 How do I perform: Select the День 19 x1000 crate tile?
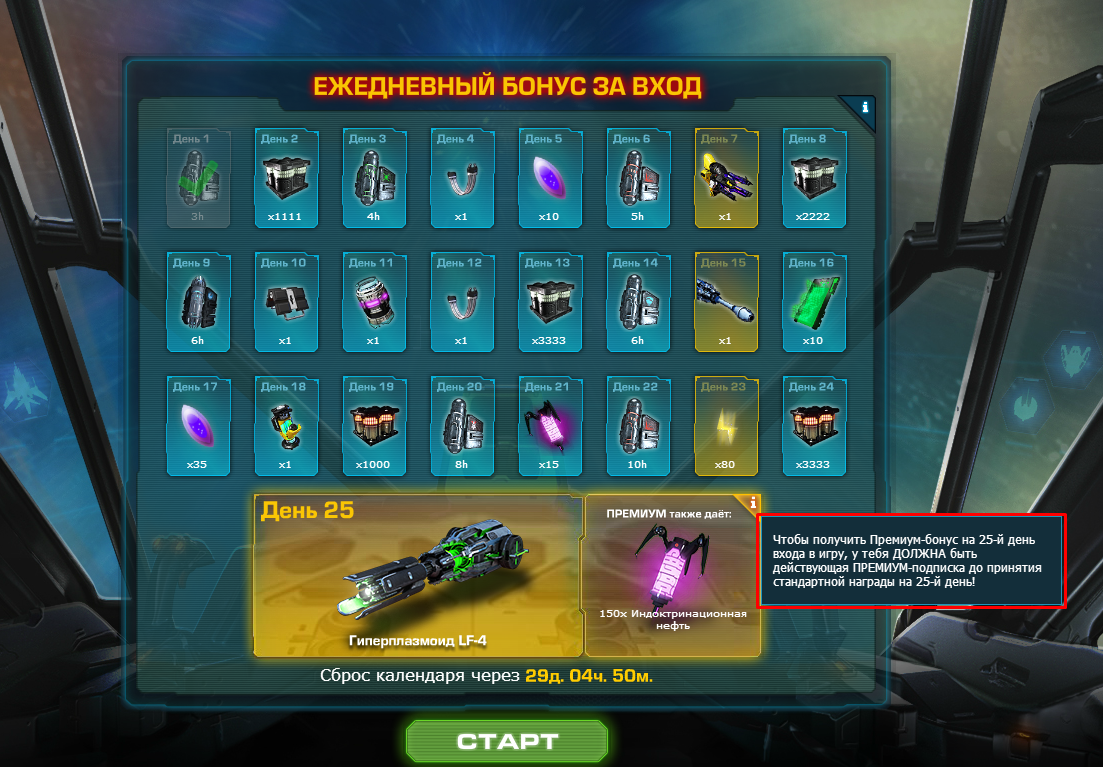(374, 425)
